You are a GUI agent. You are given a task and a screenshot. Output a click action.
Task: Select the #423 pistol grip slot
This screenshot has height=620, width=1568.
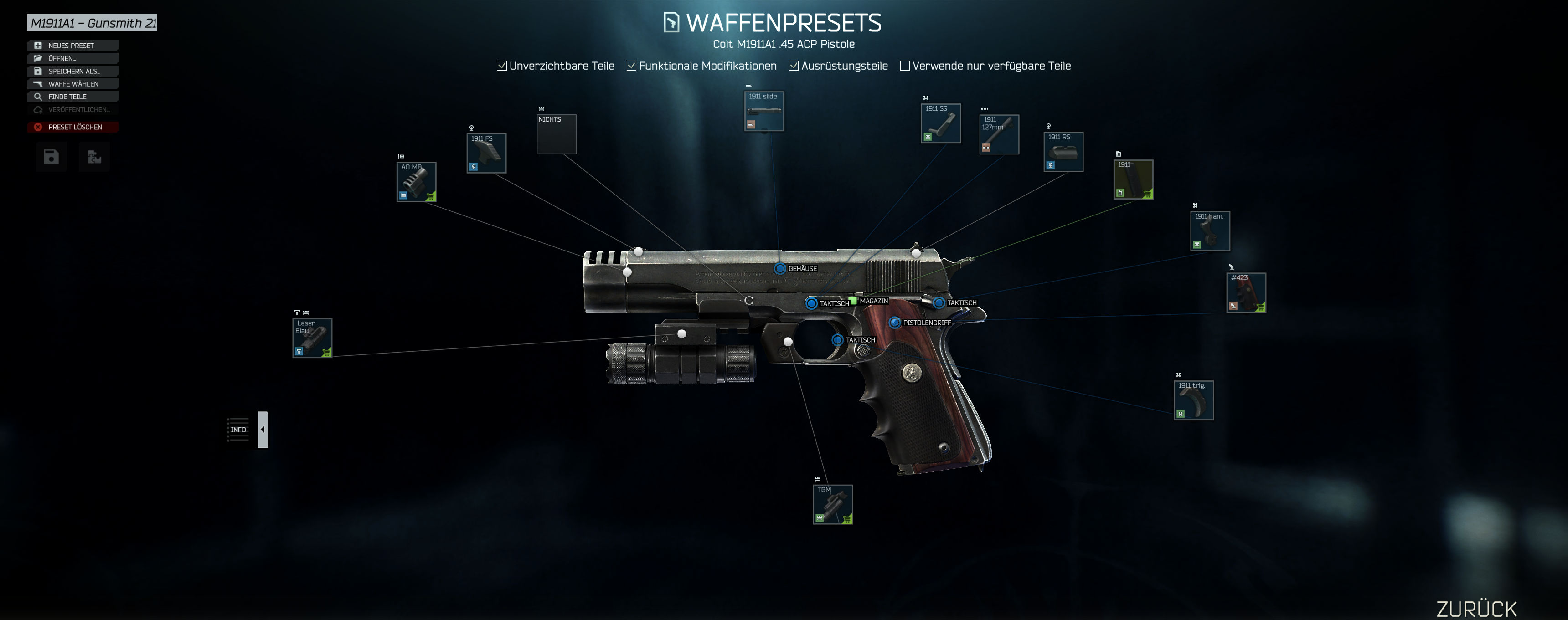[x=1246, y=292]
